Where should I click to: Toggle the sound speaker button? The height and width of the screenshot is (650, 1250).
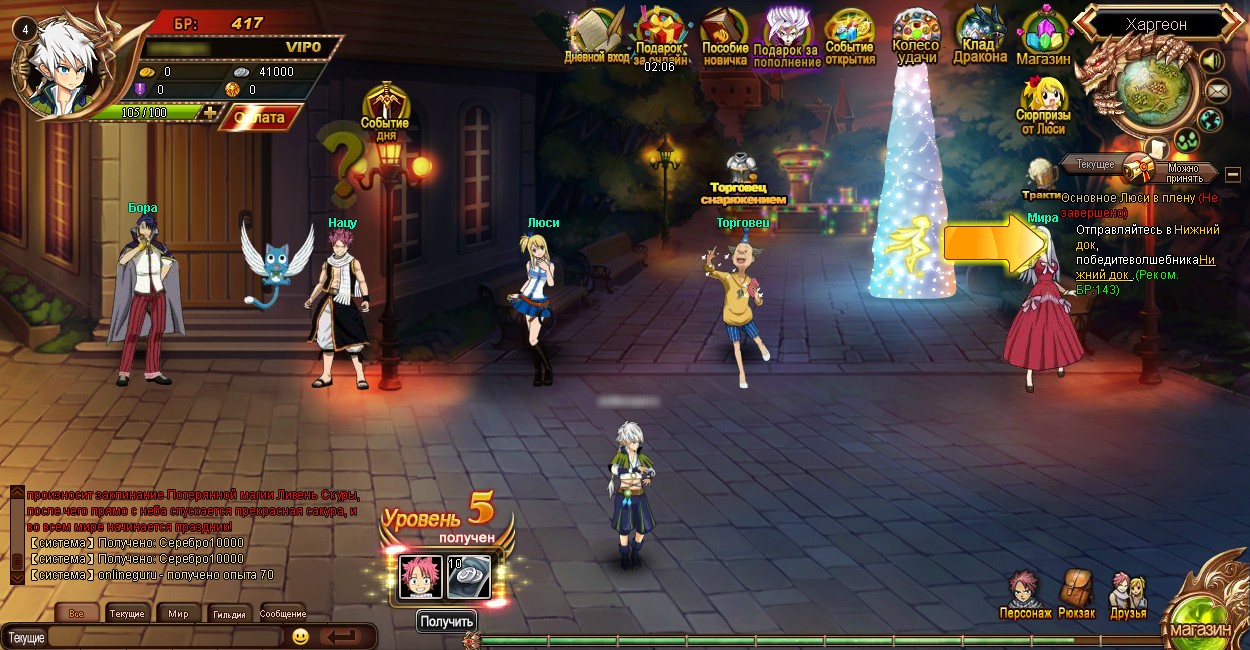point(1212,61)
